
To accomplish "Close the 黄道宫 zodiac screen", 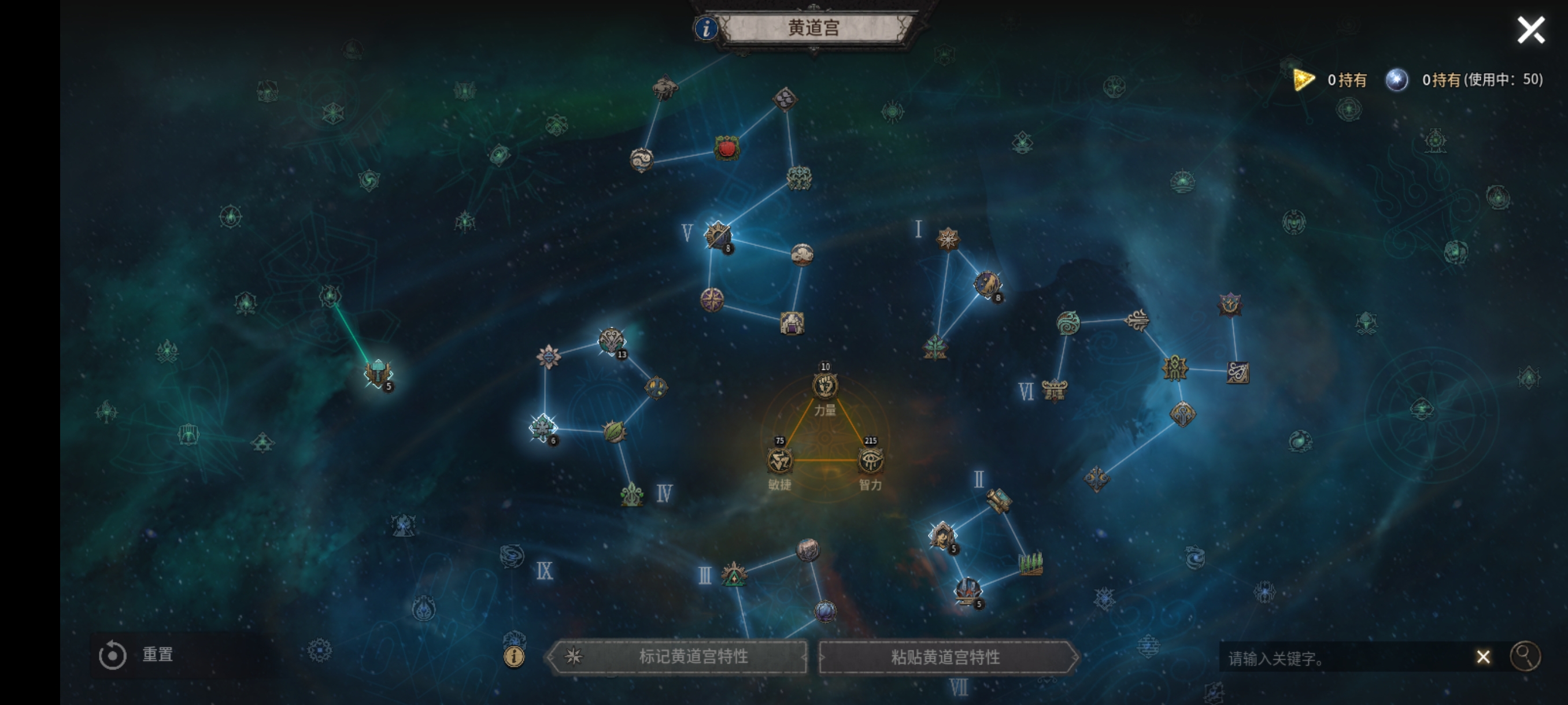I will coord(1530,30).
